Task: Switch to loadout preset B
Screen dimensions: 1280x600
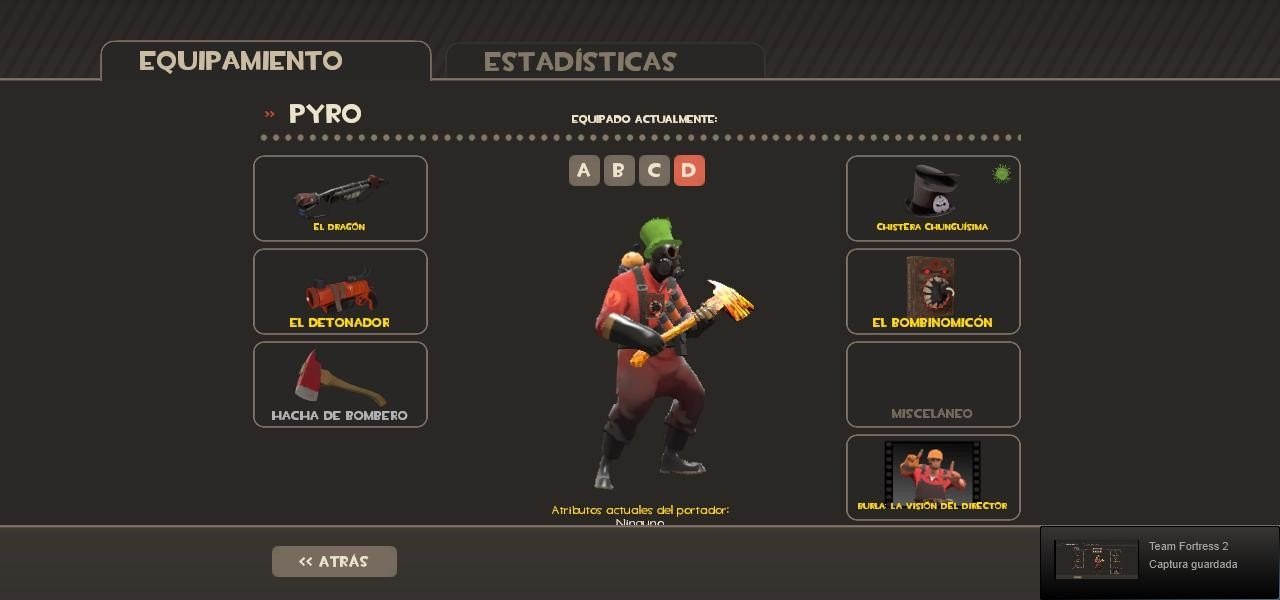Action: coord(619,171)
